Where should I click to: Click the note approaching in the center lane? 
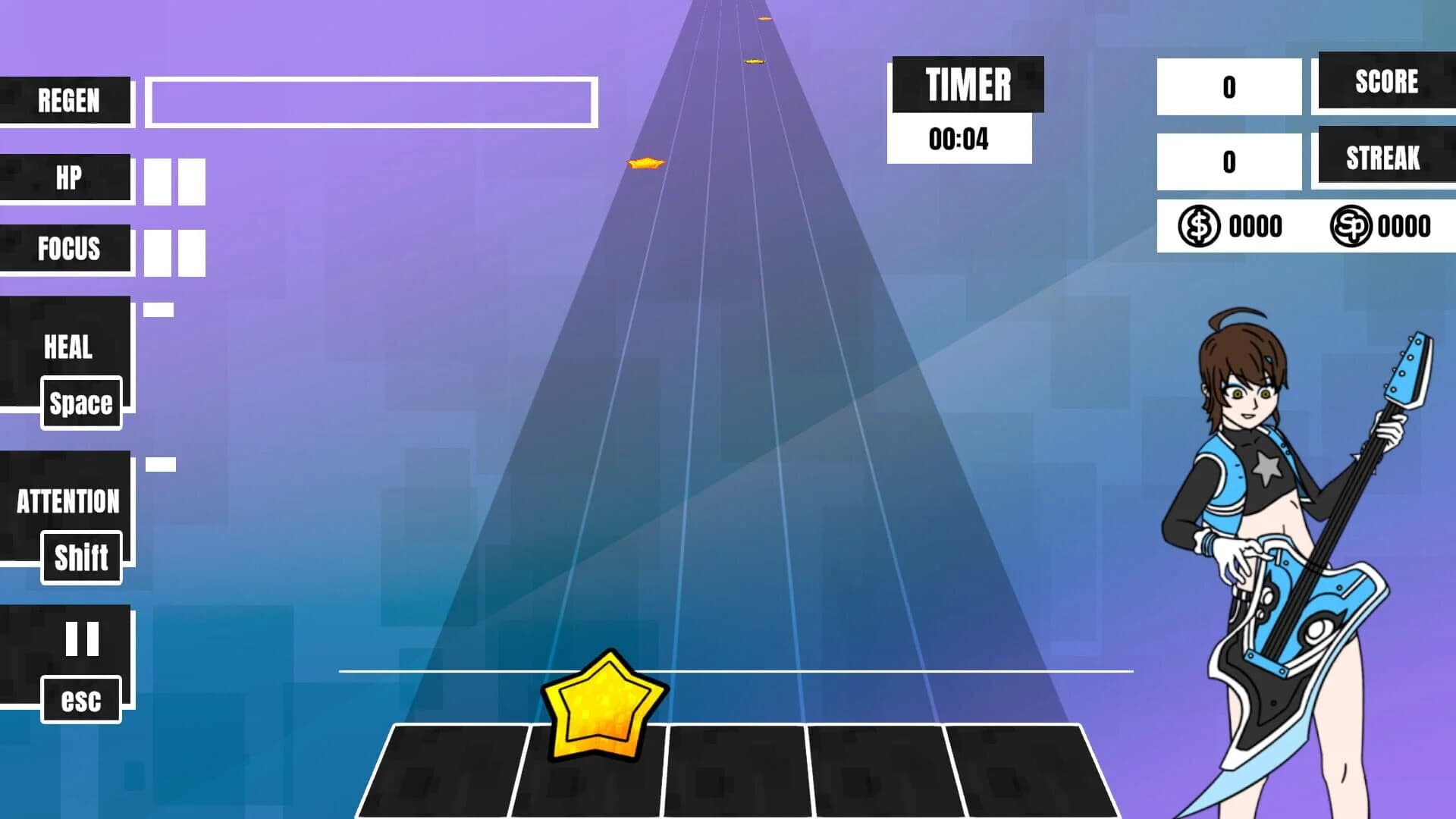pyautogui.click(x=753, y=60)
